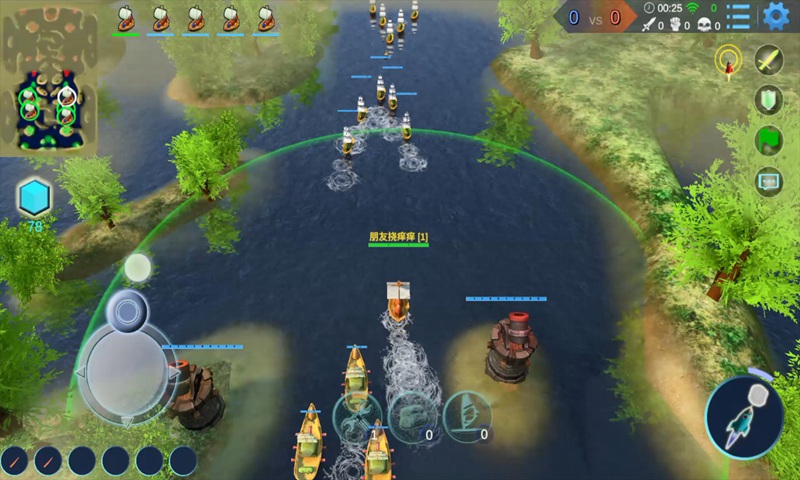Select the green flag rally command

[x=768, y=140]
